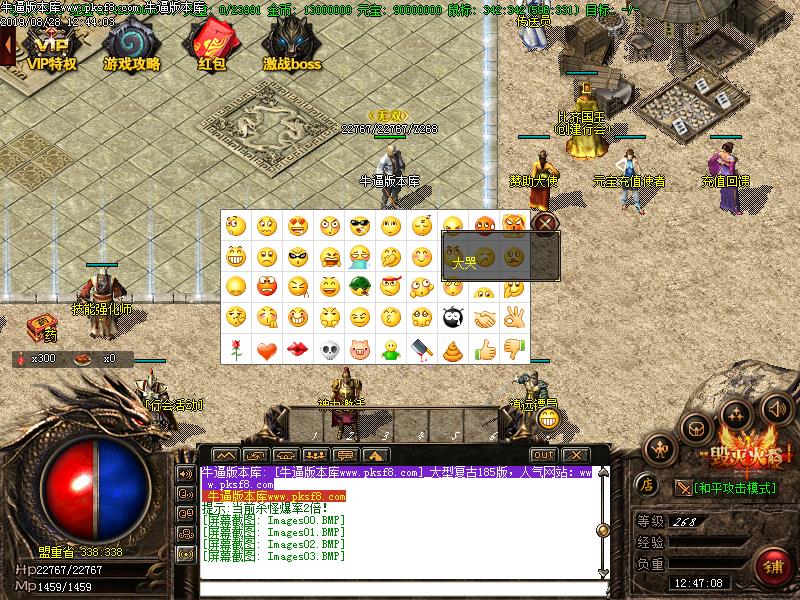This screenshot has height=600, width=800.
Task: Open the VIP特权 privileges menu
Action: tap(51, 47)
